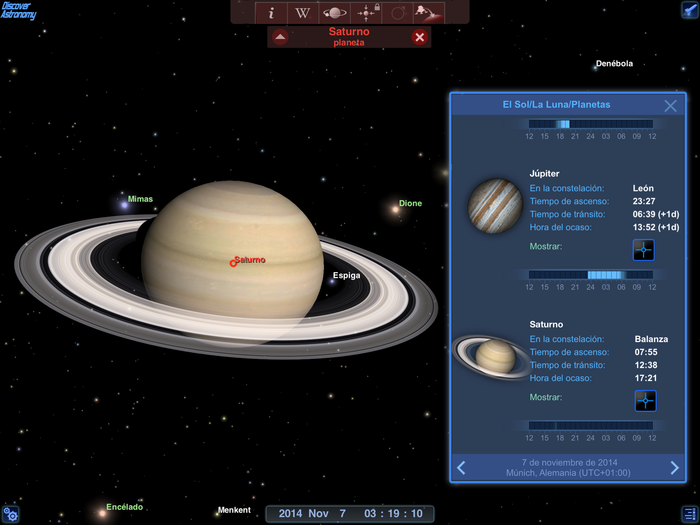
Task: Advance to the next day arrow
Action: [x=675, y=467]
